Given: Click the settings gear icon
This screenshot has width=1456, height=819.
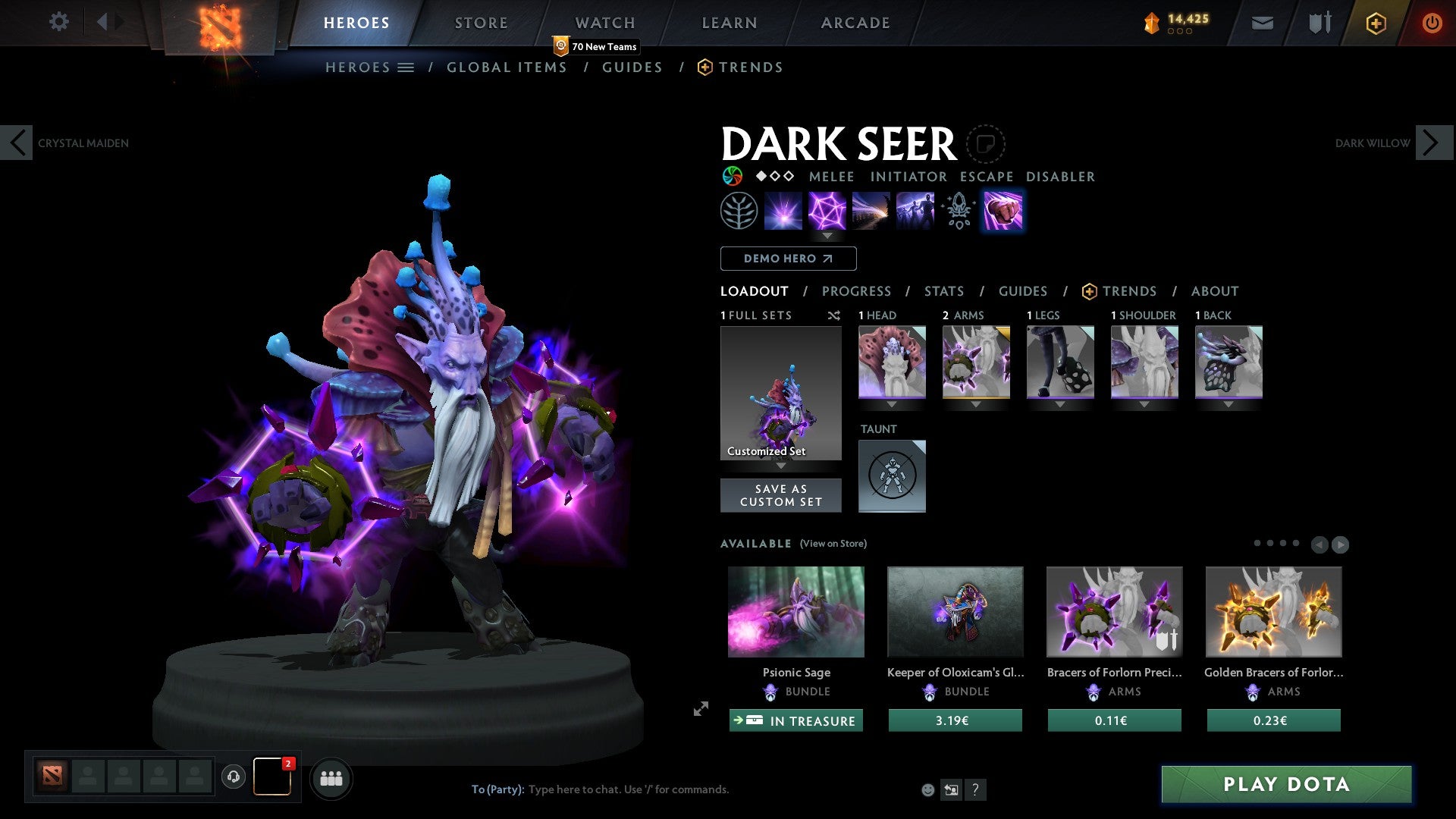Looking at the screenshot, I should coord(58,22).
